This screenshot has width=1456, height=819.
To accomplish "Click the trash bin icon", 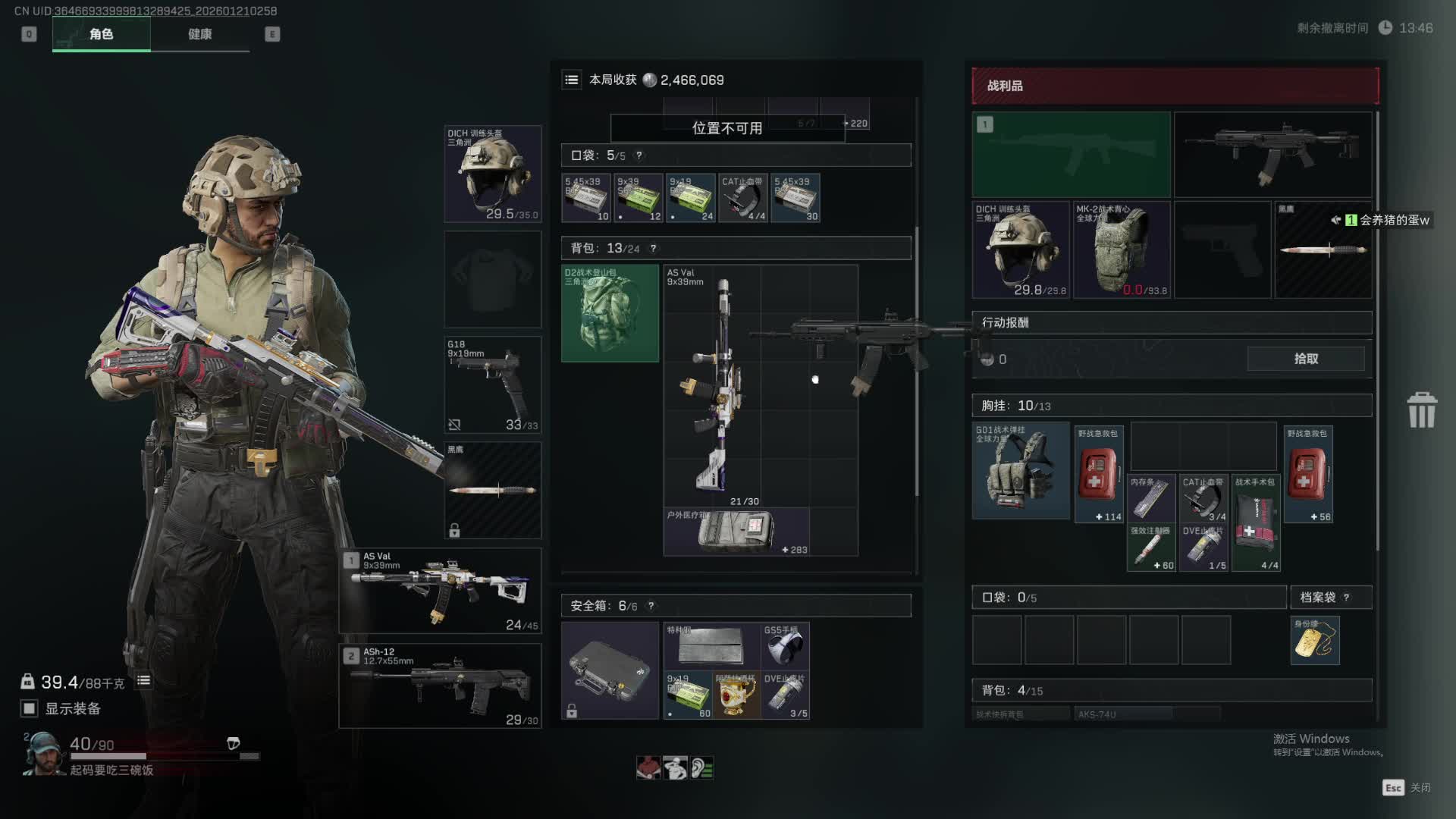I will pos(1421,410).
